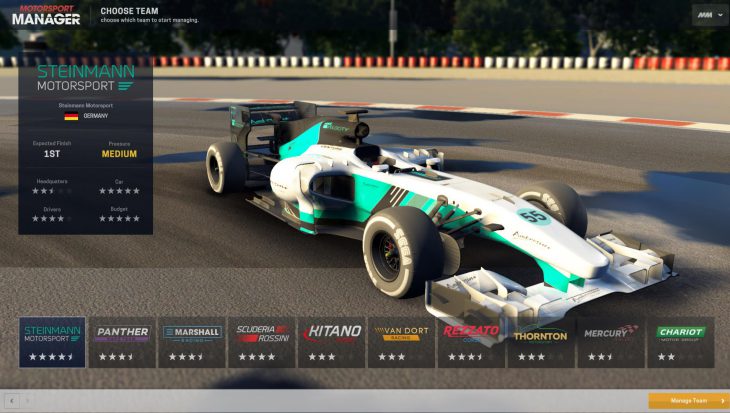Select the Steinmann Motorsport team tile

(x=52, y=342)
